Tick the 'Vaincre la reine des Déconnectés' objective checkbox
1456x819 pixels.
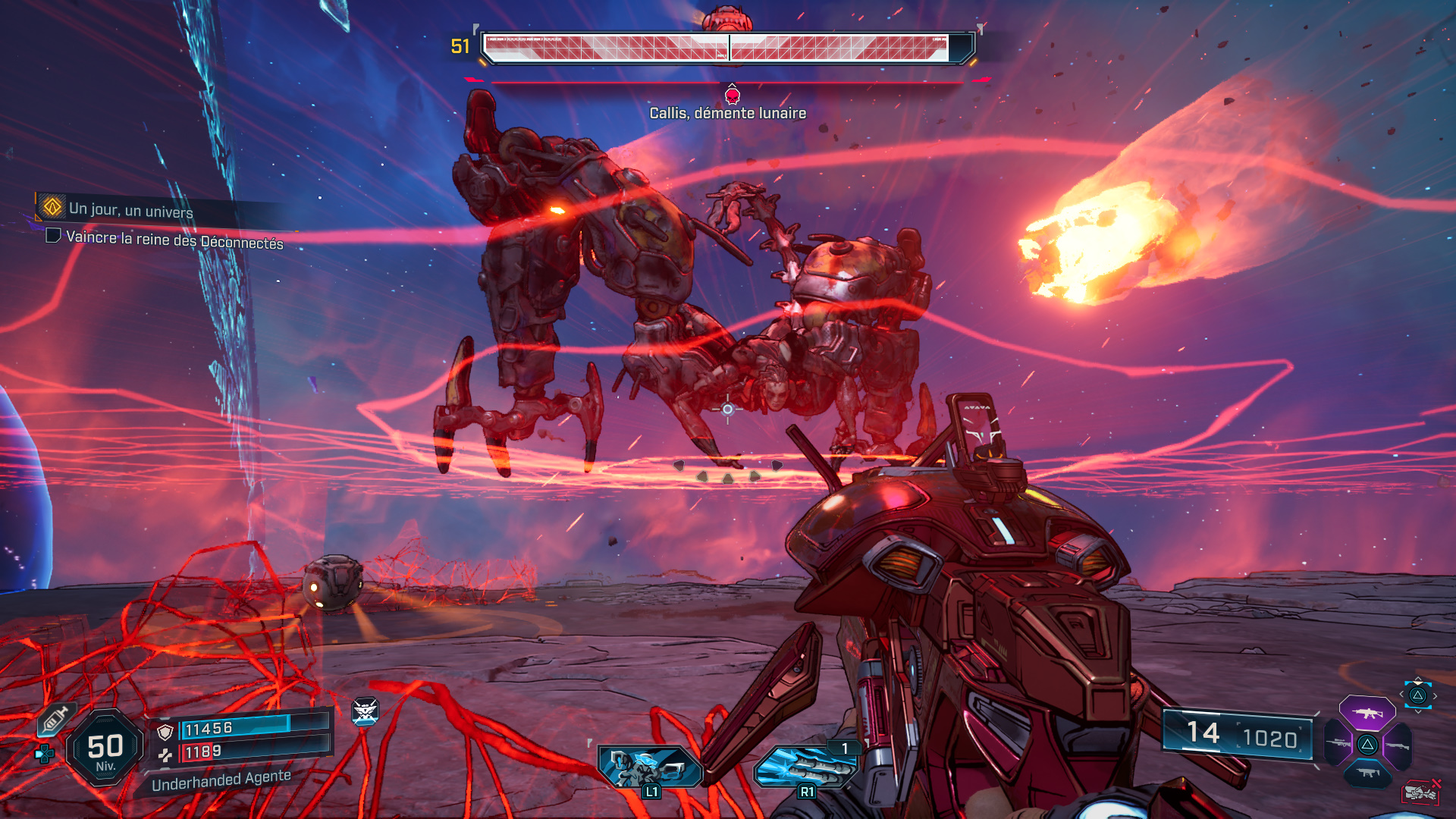52,239
